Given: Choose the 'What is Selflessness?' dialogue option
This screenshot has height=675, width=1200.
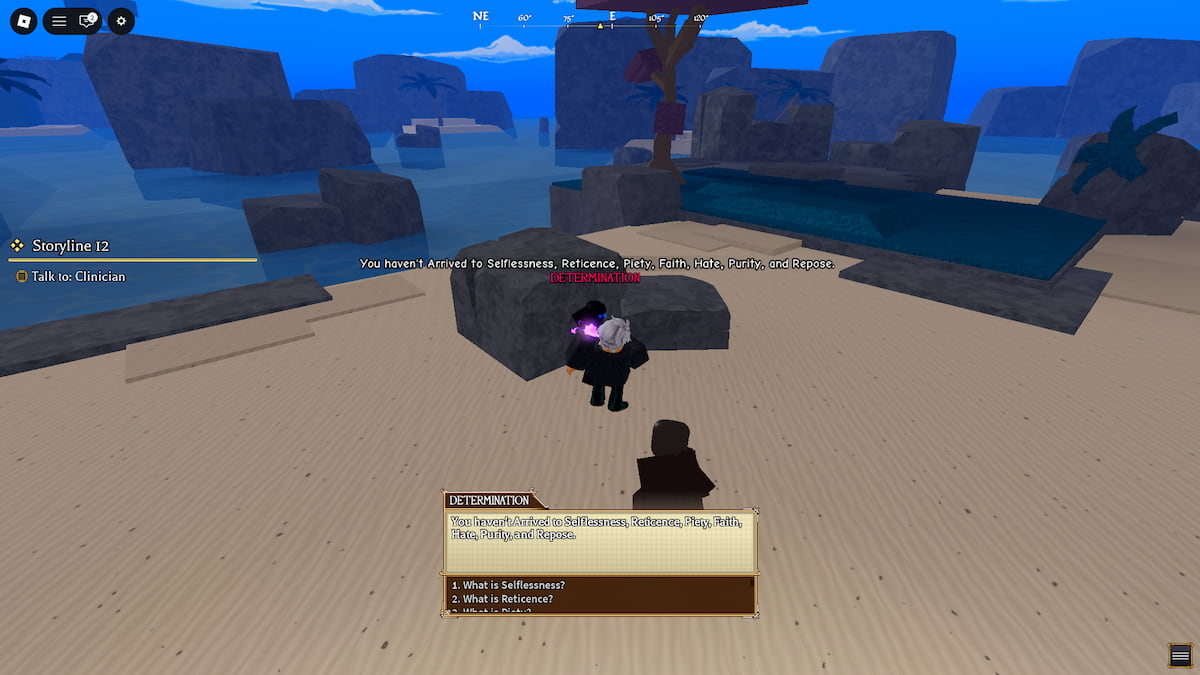Looking at the screenshot, I should coord(509,585).
